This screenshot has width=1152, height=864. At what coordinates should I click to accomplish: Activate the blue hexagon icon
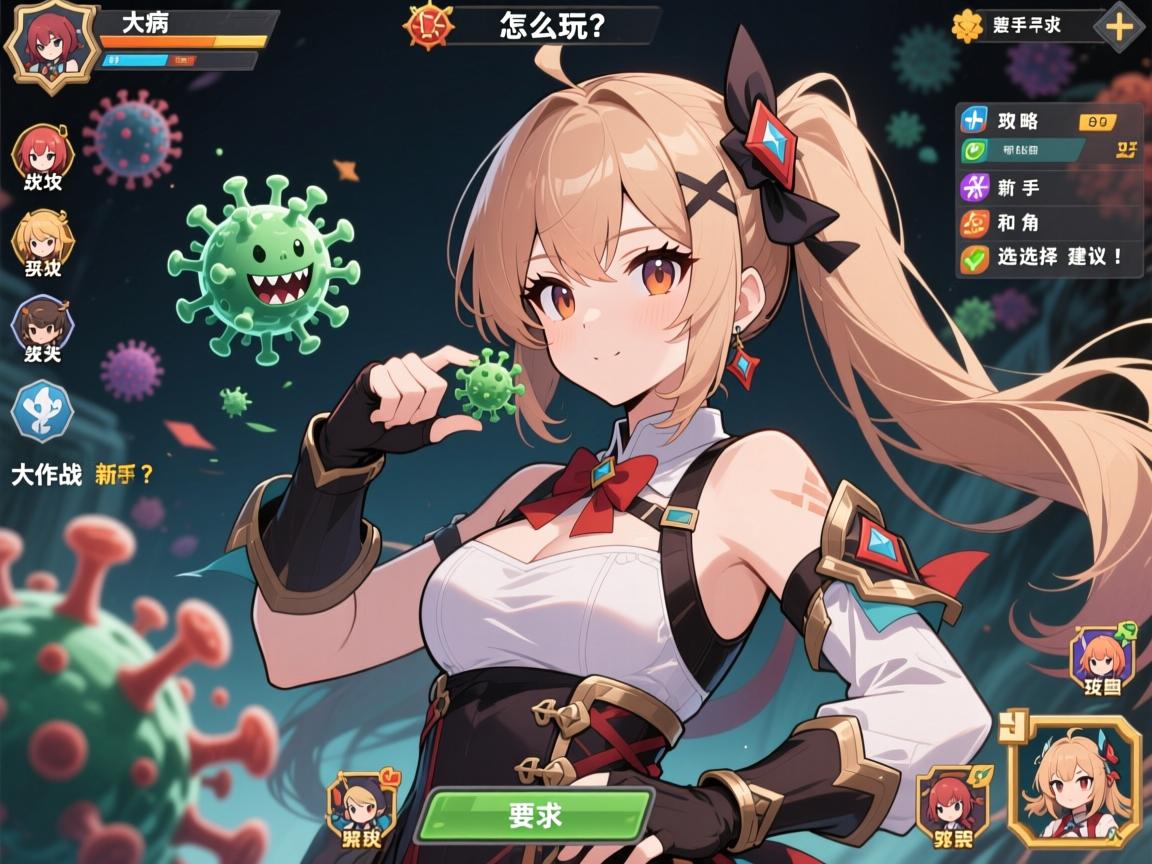(x=42, y=412)
